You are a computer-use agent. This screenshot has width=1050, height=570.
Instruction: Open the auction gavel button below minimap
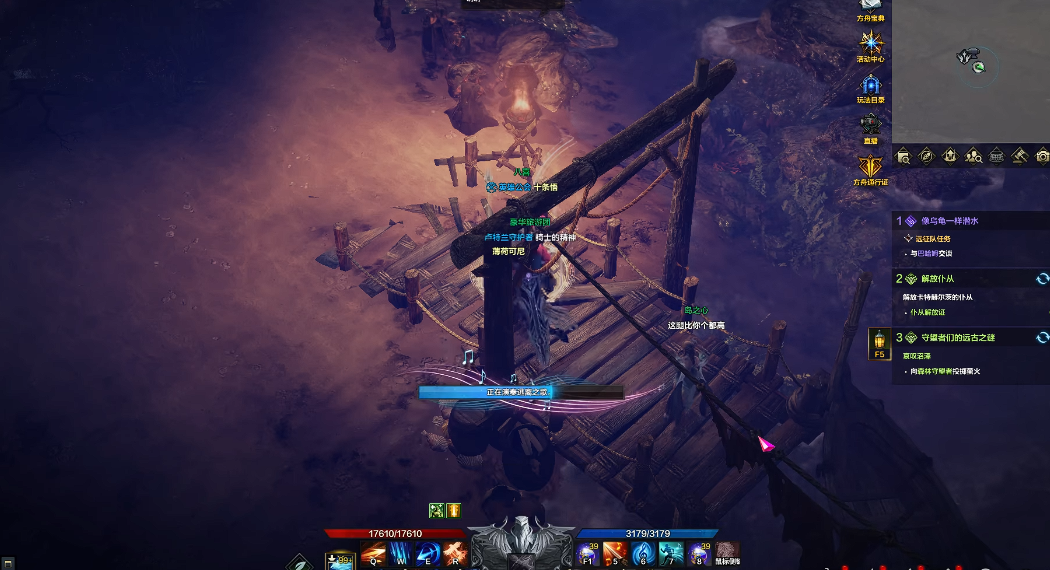pos(1019,156)
